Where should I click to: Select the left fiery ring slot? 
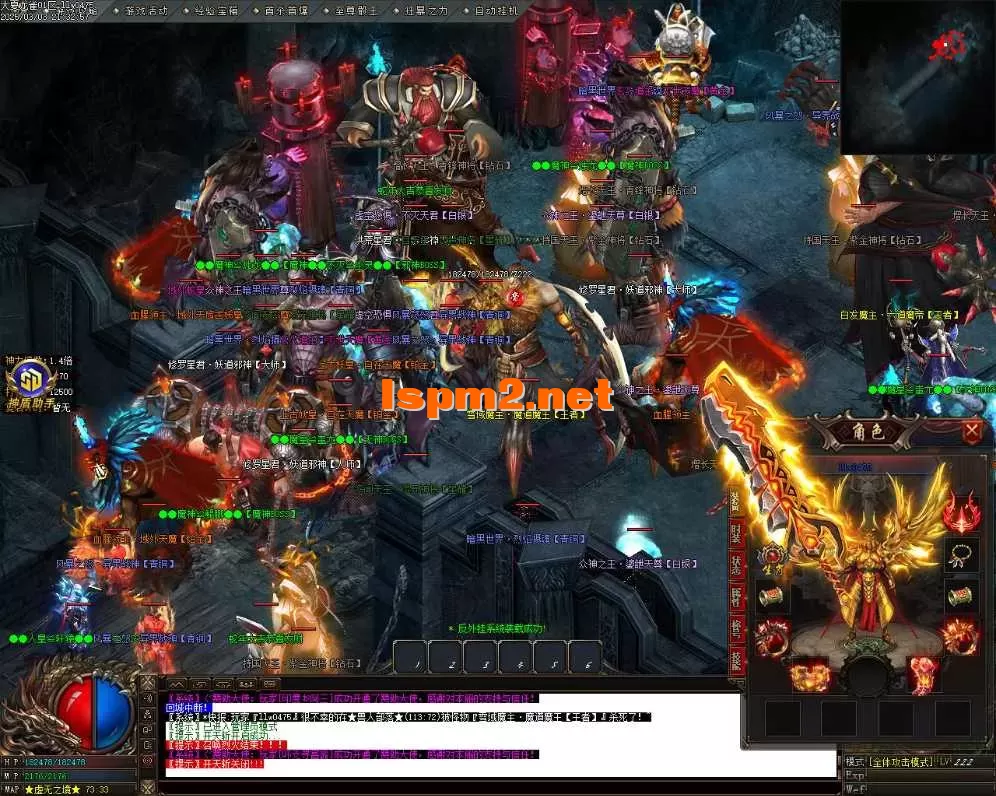(x=771, y=637)
